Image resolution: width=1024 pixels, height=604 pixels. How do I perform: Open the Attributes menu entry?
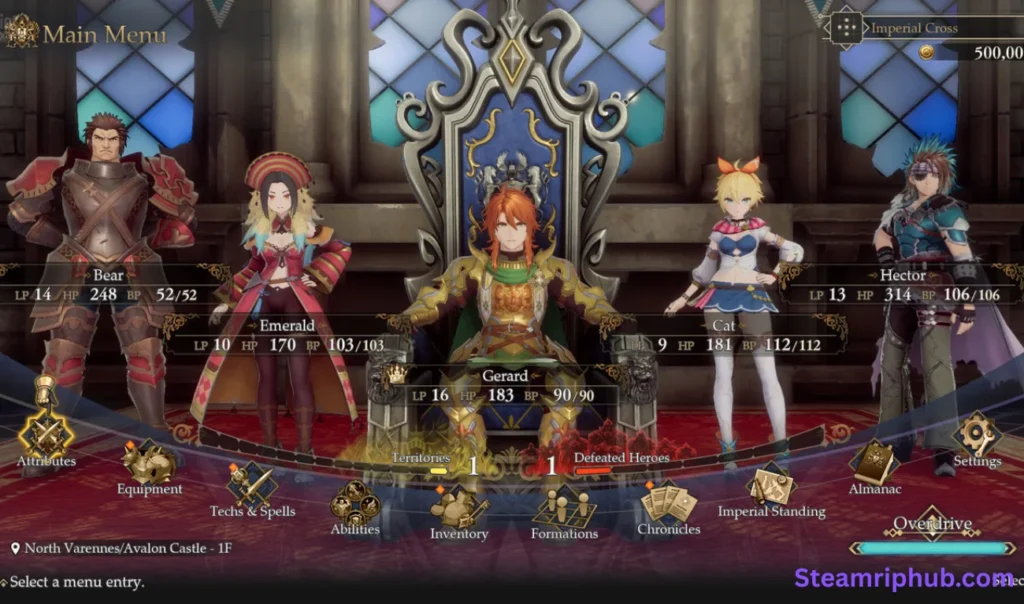click(x=45, y=433)
